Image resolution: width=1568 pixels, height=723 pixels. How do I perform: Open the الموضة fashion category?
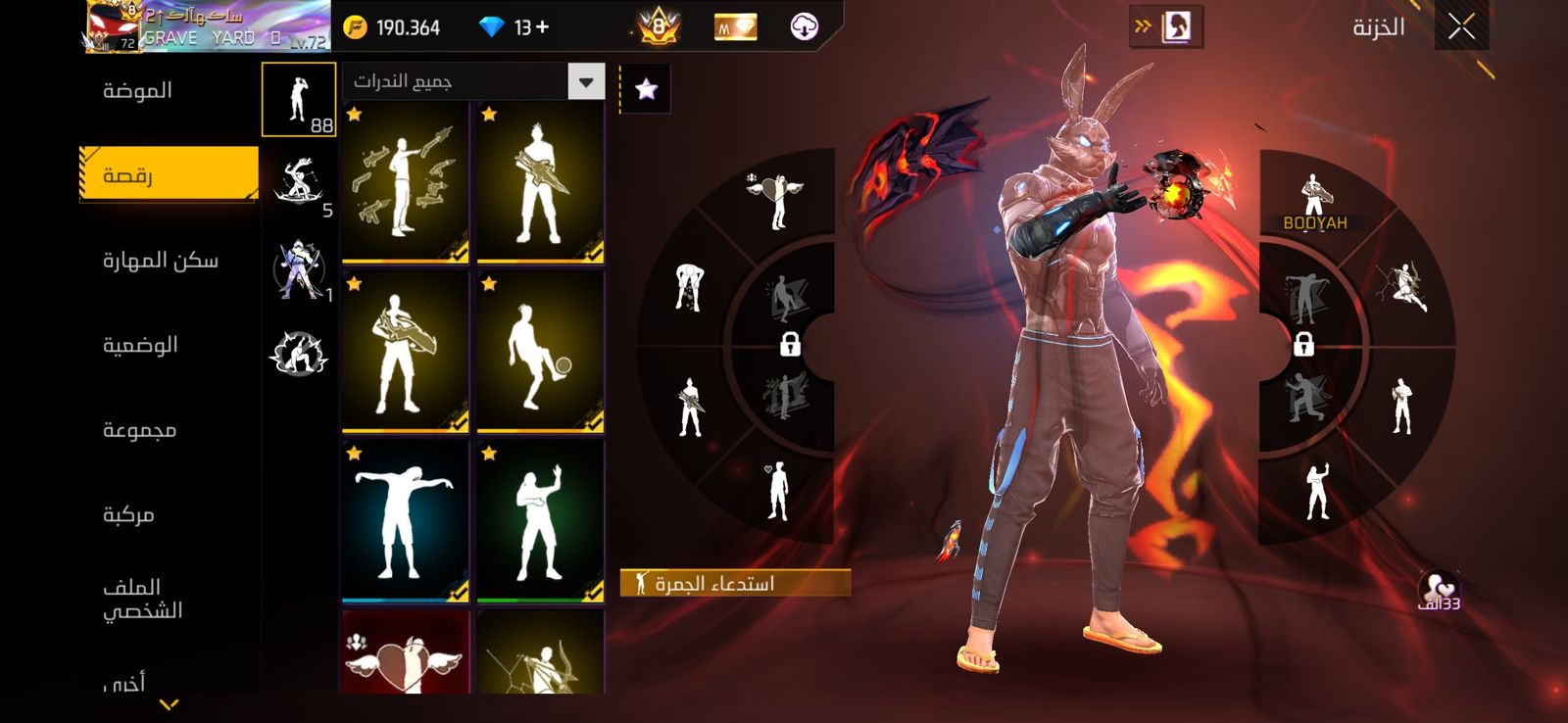[x=138, y=91]
